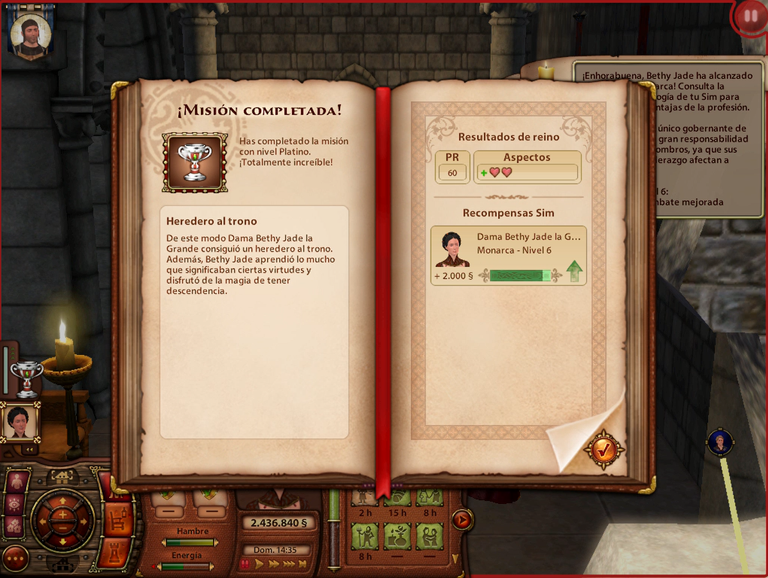The height and width of the screenshot is (578, 768).
Task: Select the castle tower mode button
Action: click(115, 552)
